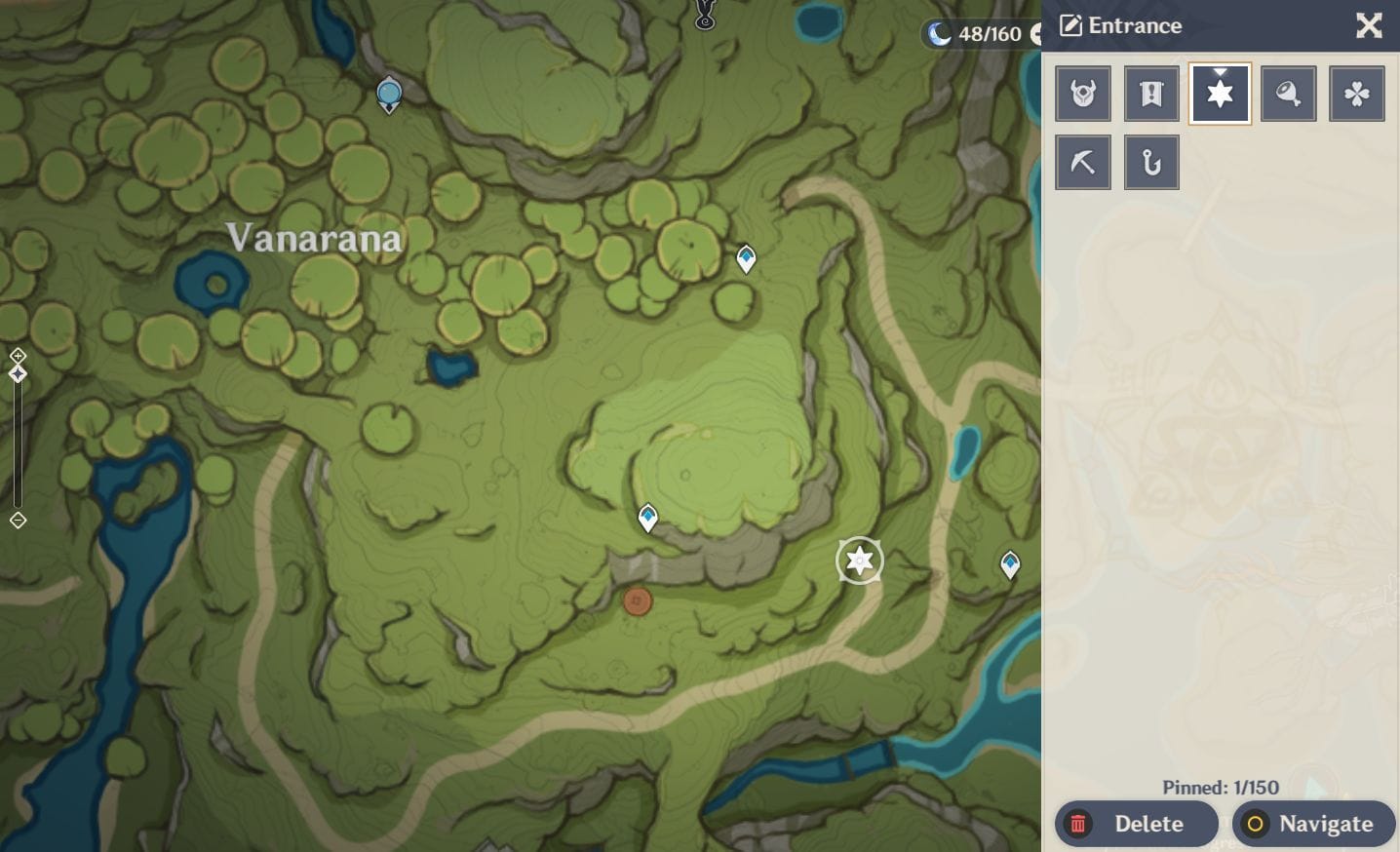1400x852 pixels.
Task: Click the Navigate button
Action: click(x=1313, y=824)
